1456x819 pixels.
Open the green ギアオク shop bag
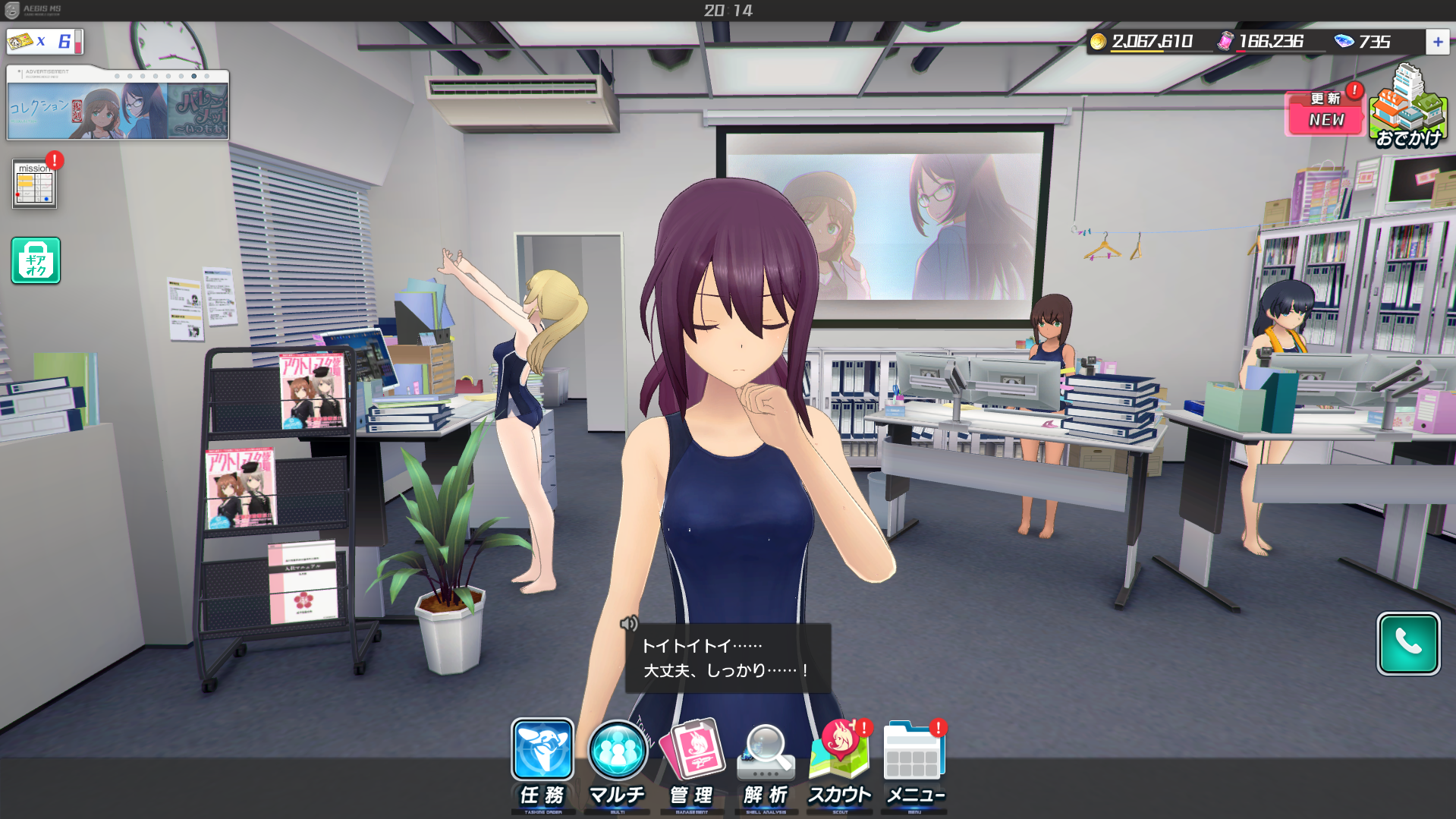[36, 260]
